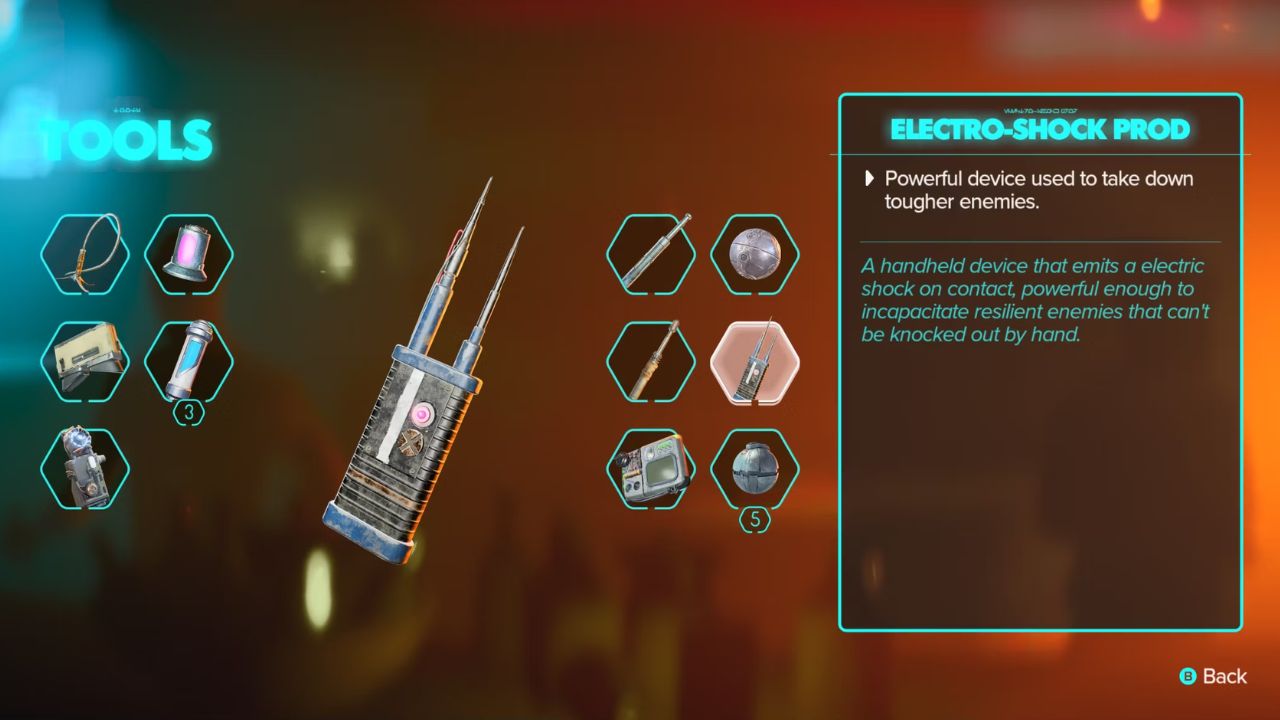Select the grappling wire tool

point(85,255)
